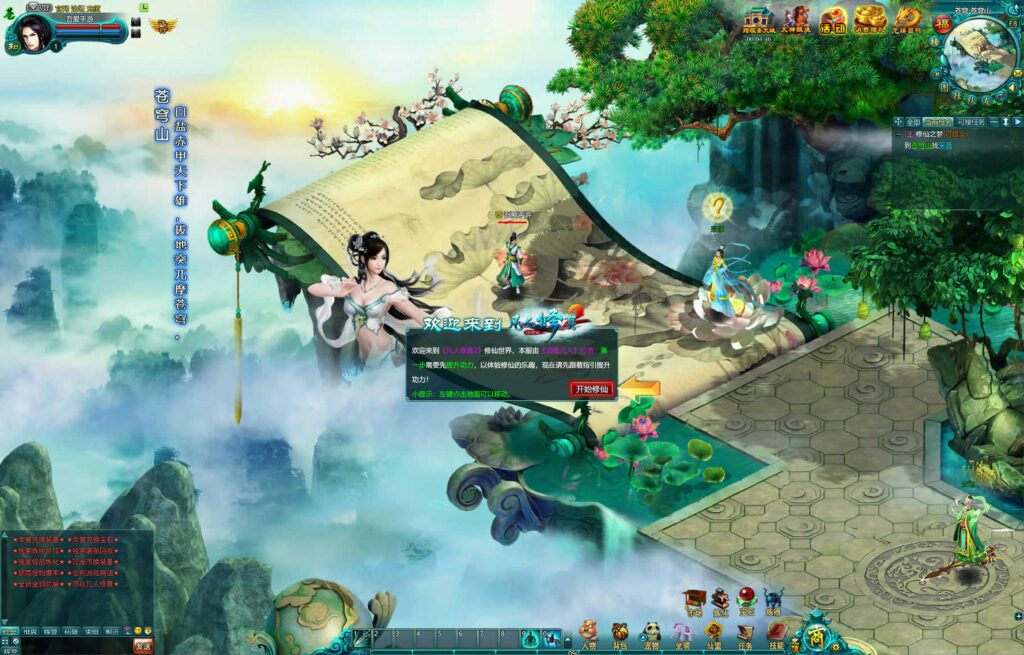
Task: Open the panda 宠物 pet menu
Action: coord(651,632)
